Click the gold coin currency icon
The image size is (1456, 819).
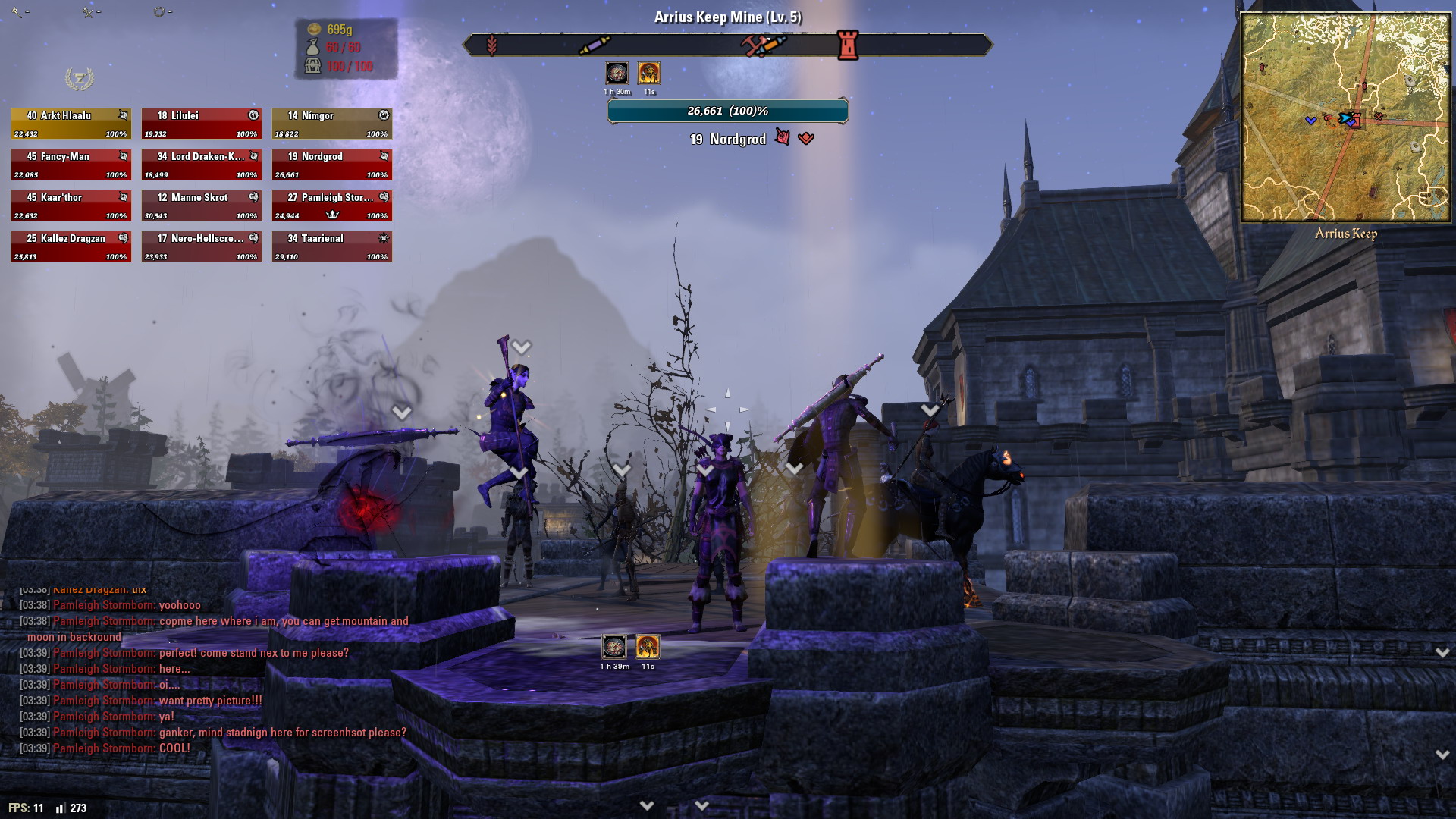314,29
